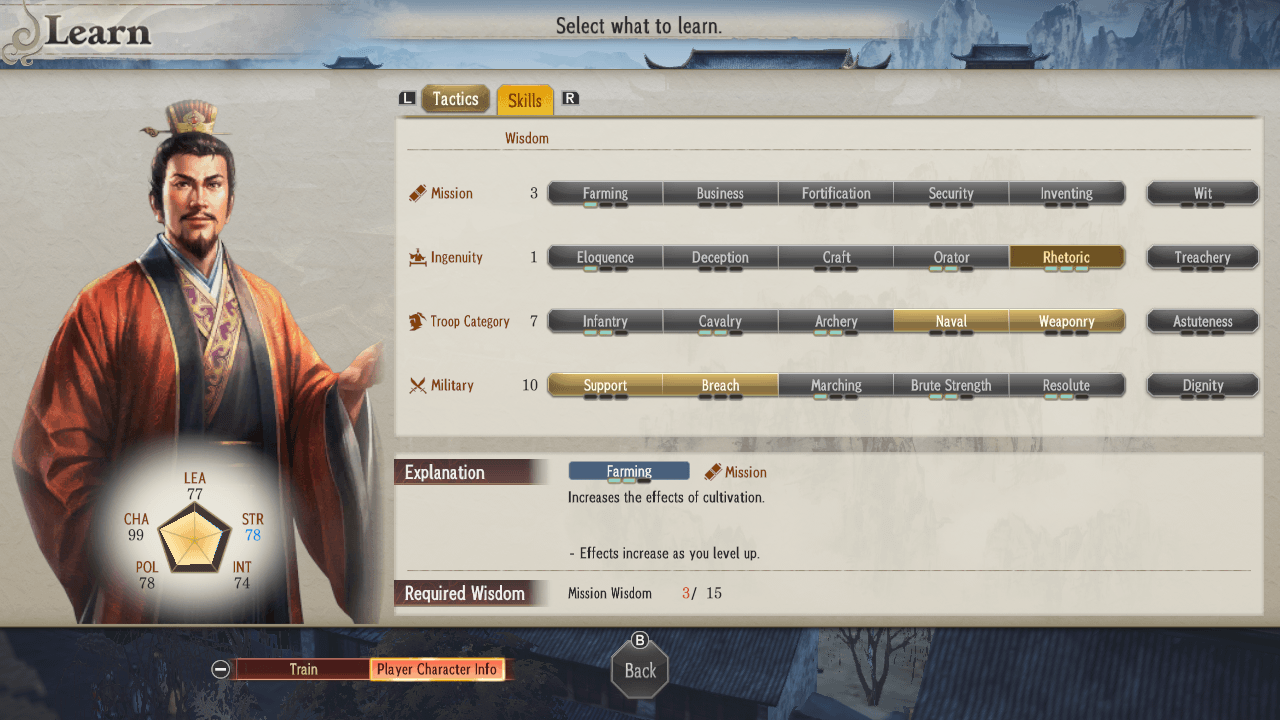Screen dimensions: 1280x720
Task: Choose the Cavalry skill
Action: [720, 321]
